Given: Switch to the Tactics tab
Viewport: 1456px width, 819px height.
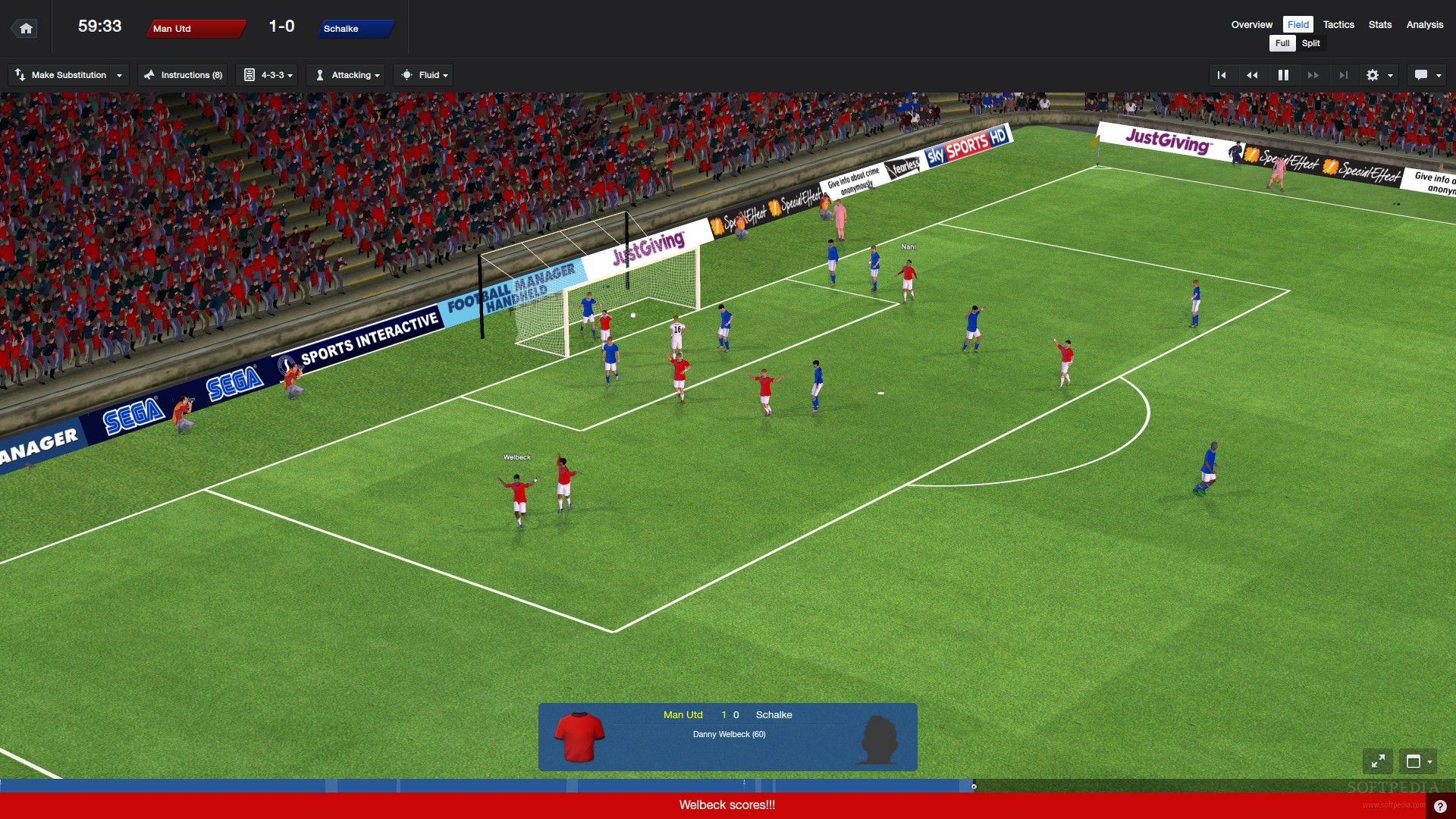Looking at the screenshot, I should point(1338,24).
